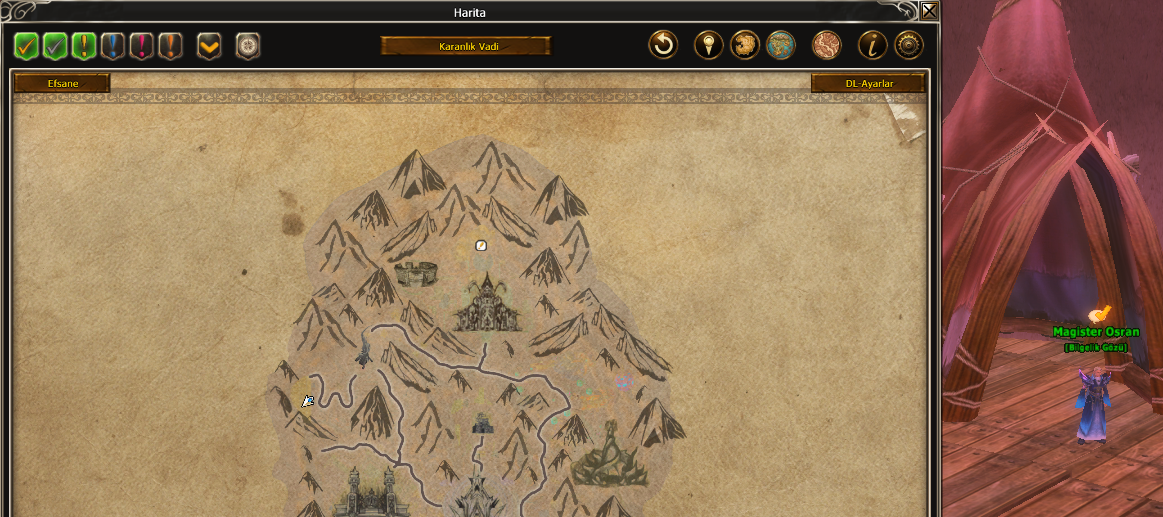Toggle the orange exclamation filter on dark shield
Screen dimensions: 1163x517
(170, 46)
